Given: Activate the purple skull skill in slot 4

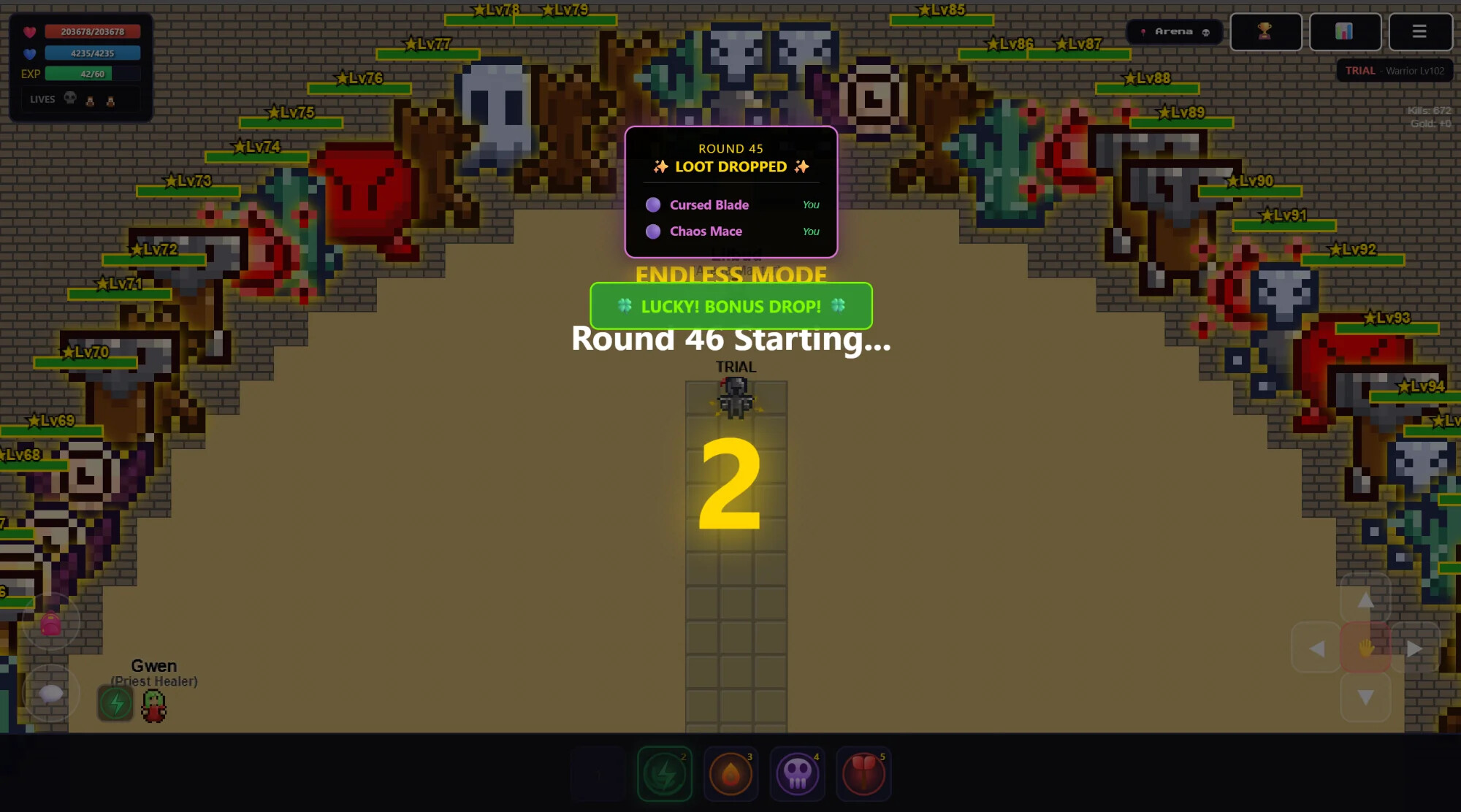Looking at the screenshot, I should (797, 774).
